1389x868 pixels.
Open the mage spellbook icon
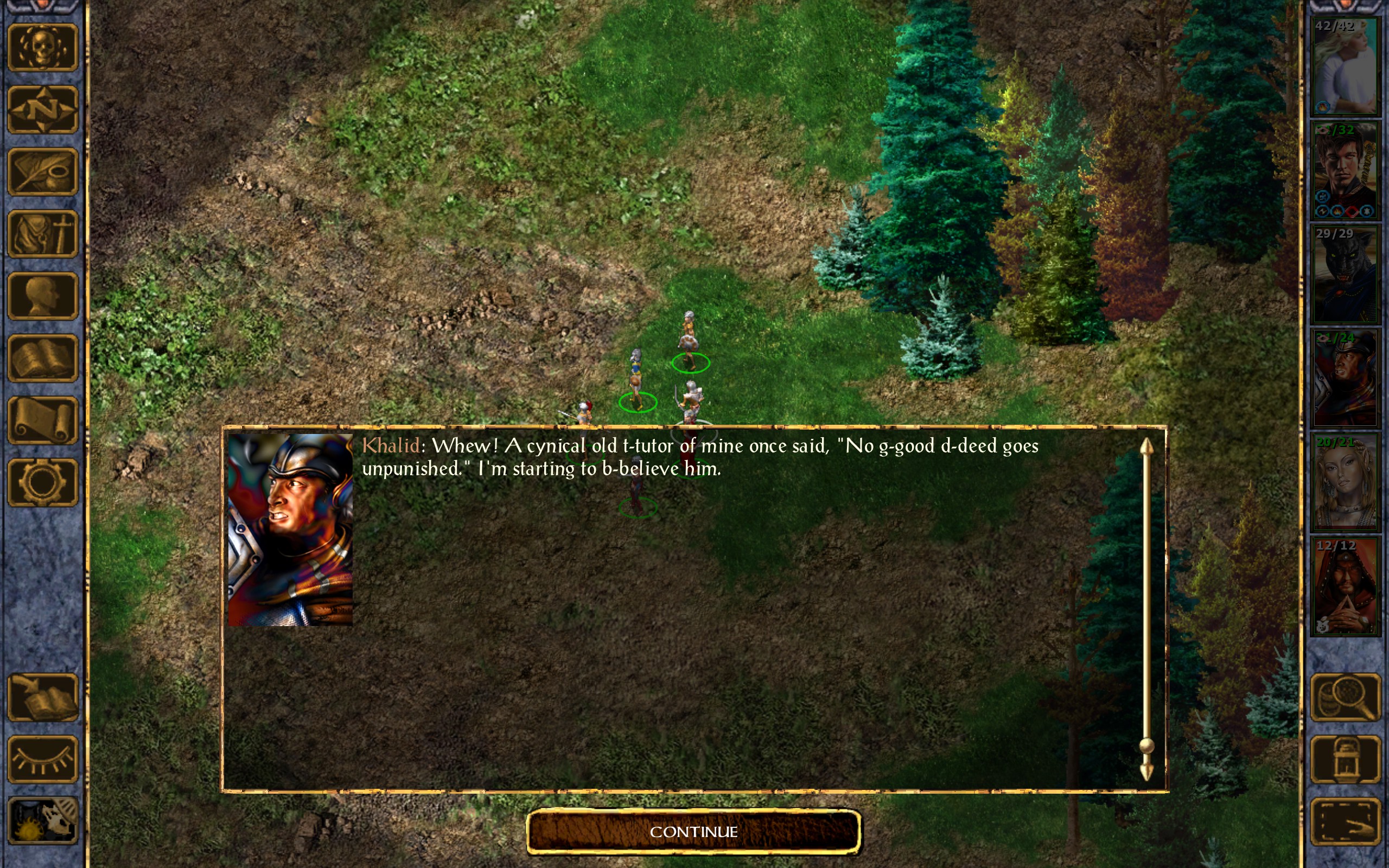tap(42, 358)
